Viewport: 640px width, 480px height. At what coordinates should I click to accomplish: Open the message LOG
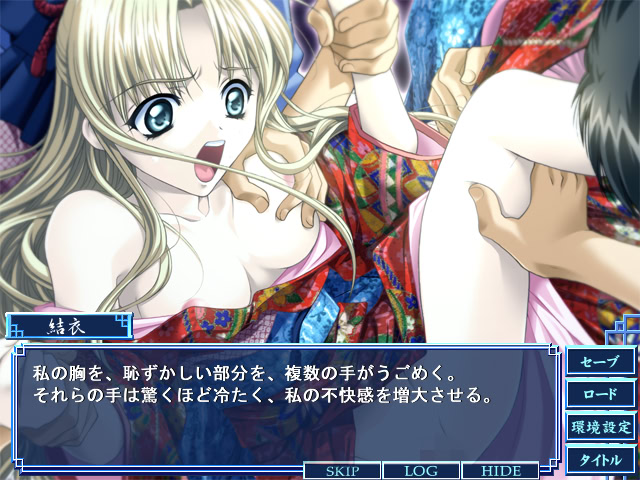(421, 470)
